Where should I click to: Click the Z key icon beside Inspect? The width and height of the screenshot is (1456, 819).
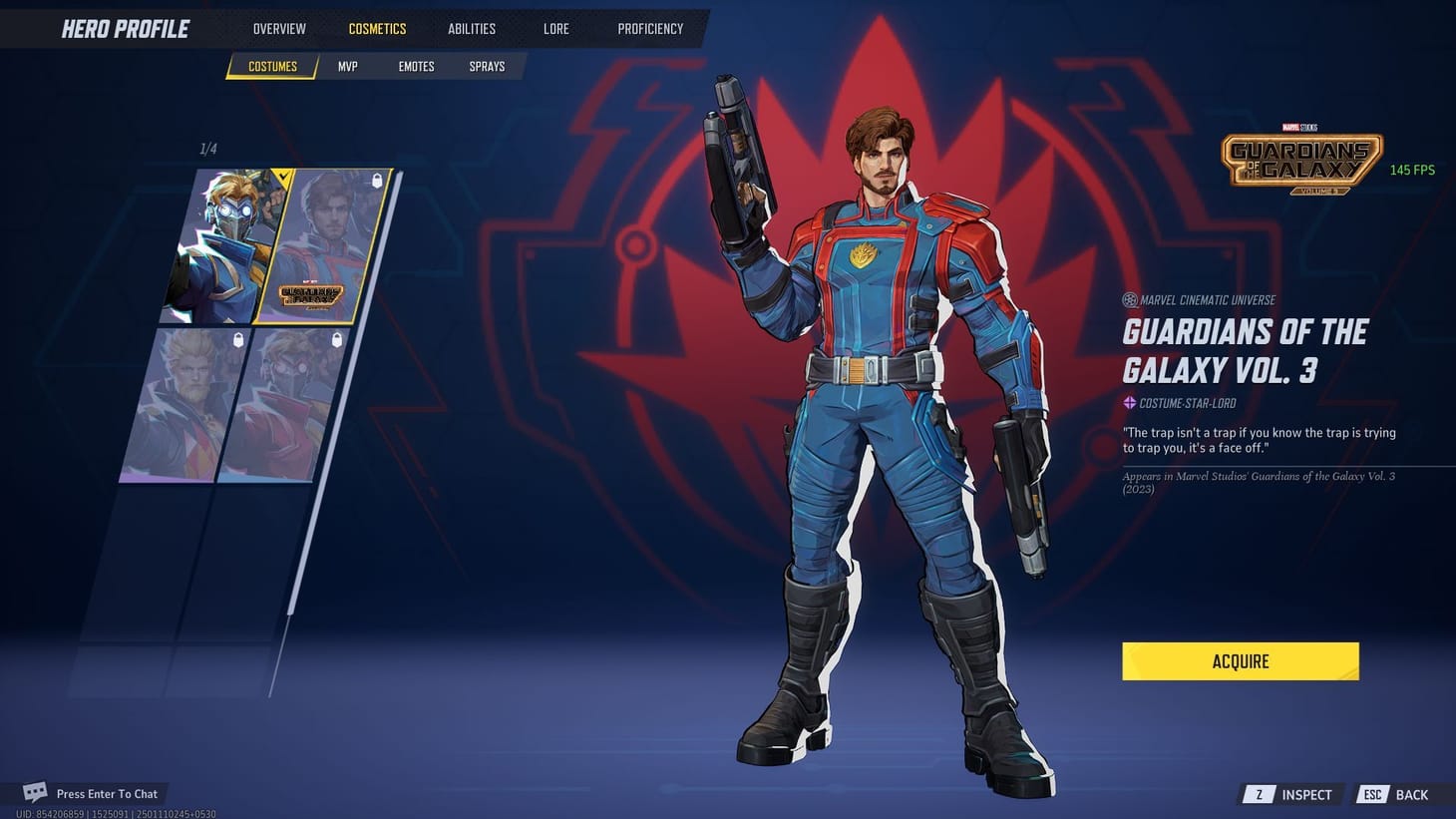point(1259,794)
